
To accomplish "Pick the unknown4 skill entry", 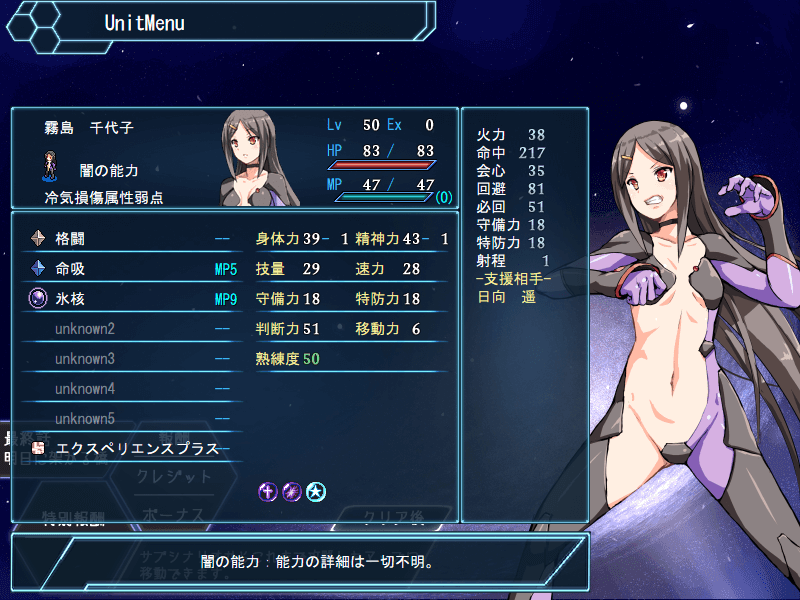I will (130, 389).
